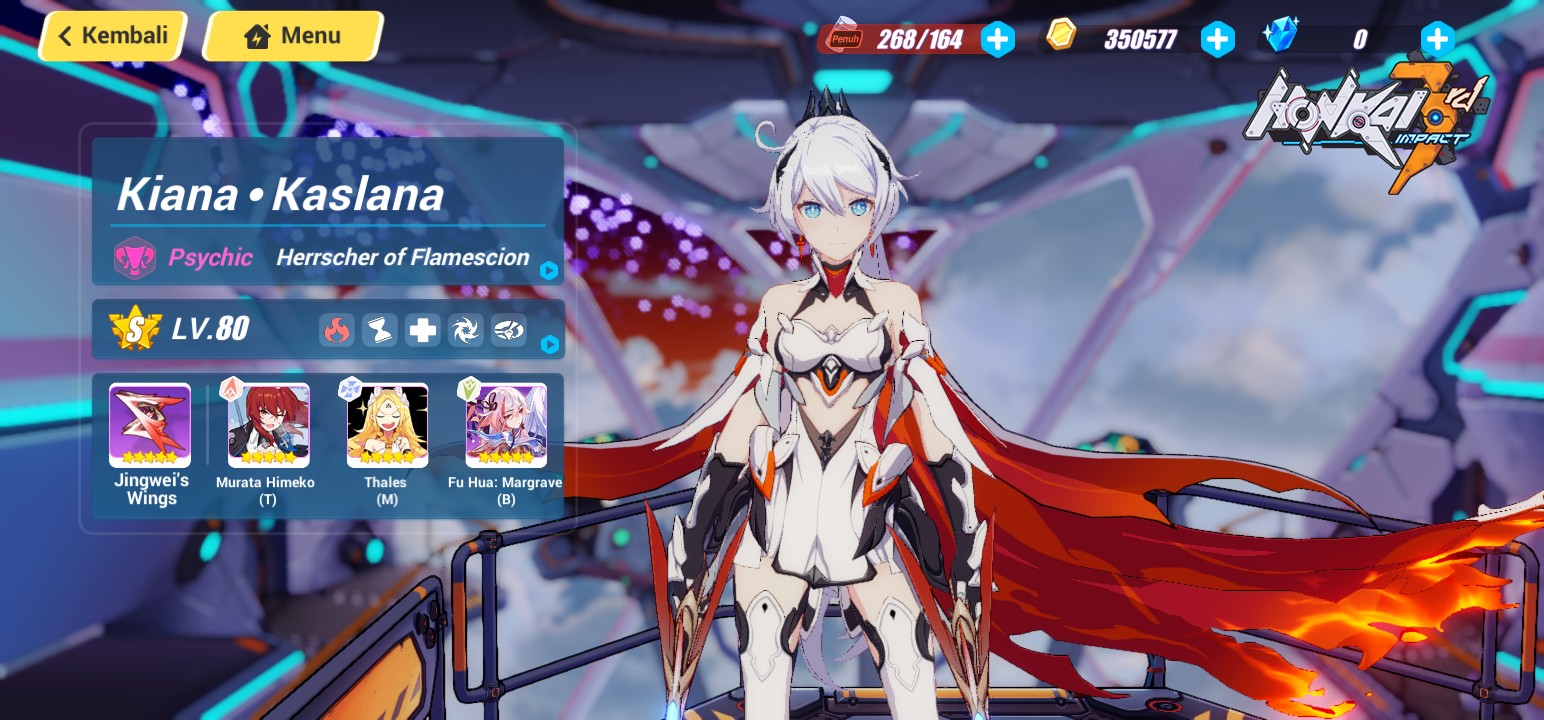Select the Jingwei's Wings weapon thumbnail
This screenshot has height=720, width=1544.
click(x=150, y=425)
